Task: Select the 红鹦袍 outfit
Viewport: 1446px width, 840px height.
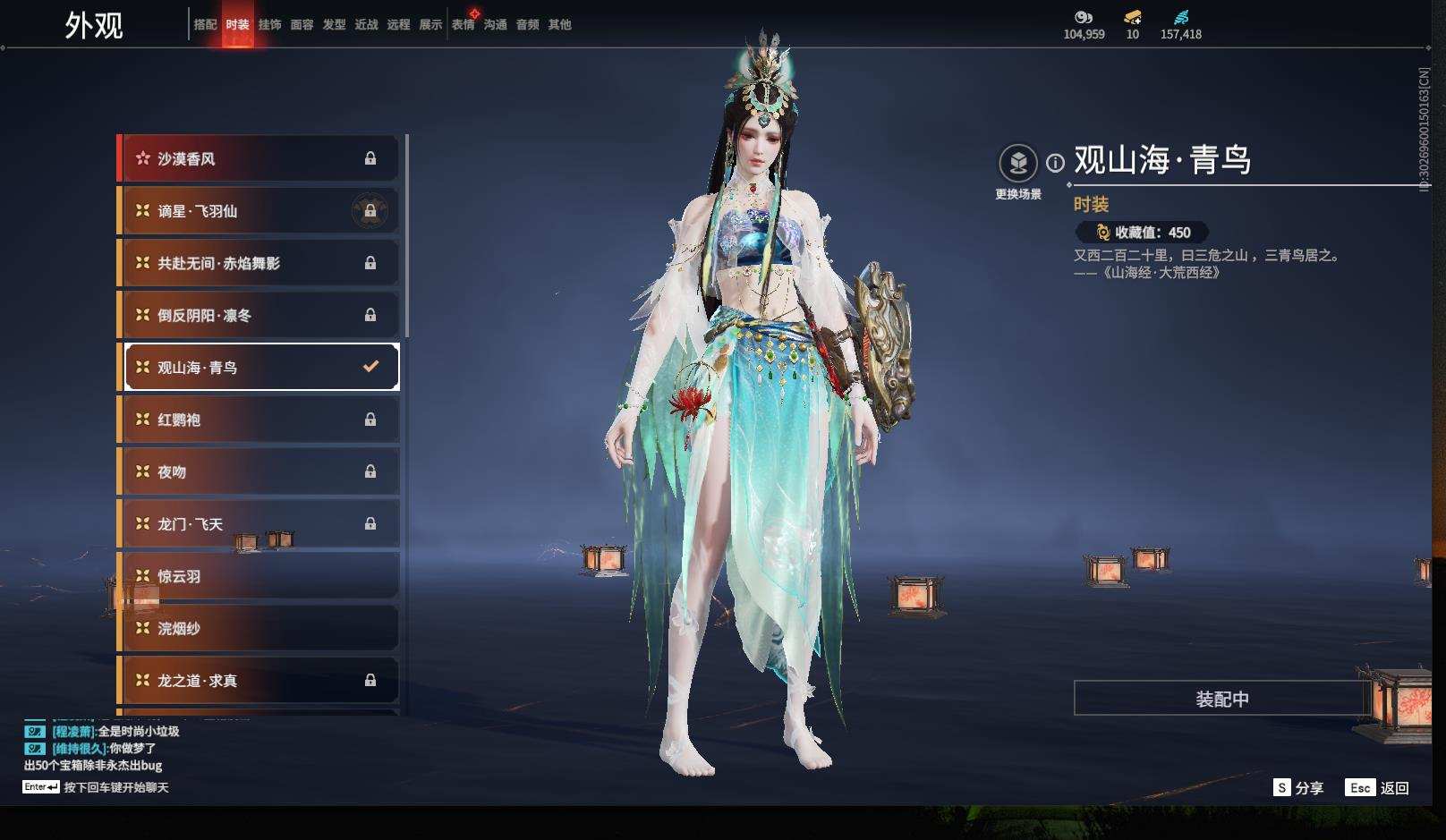Action: click(x=259, y=420)
